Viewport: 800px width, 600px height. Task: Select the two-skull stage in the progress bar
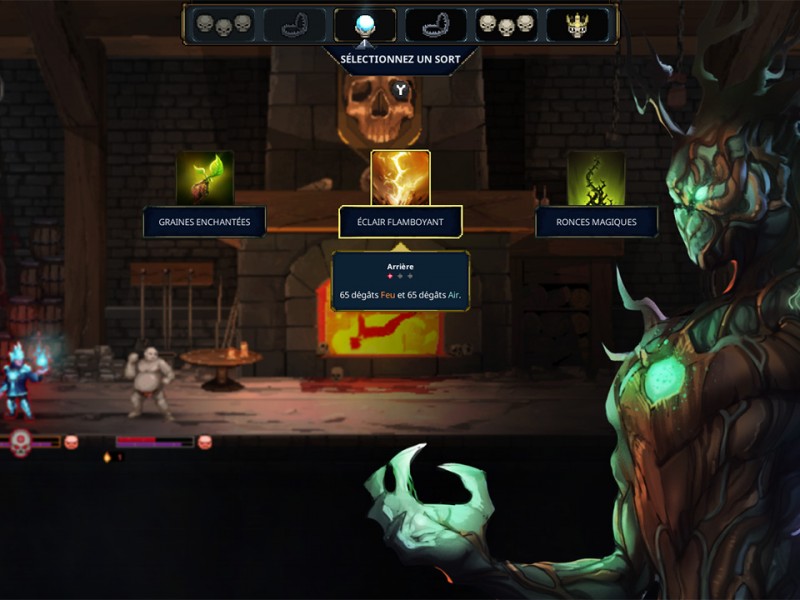click(223, 24)
